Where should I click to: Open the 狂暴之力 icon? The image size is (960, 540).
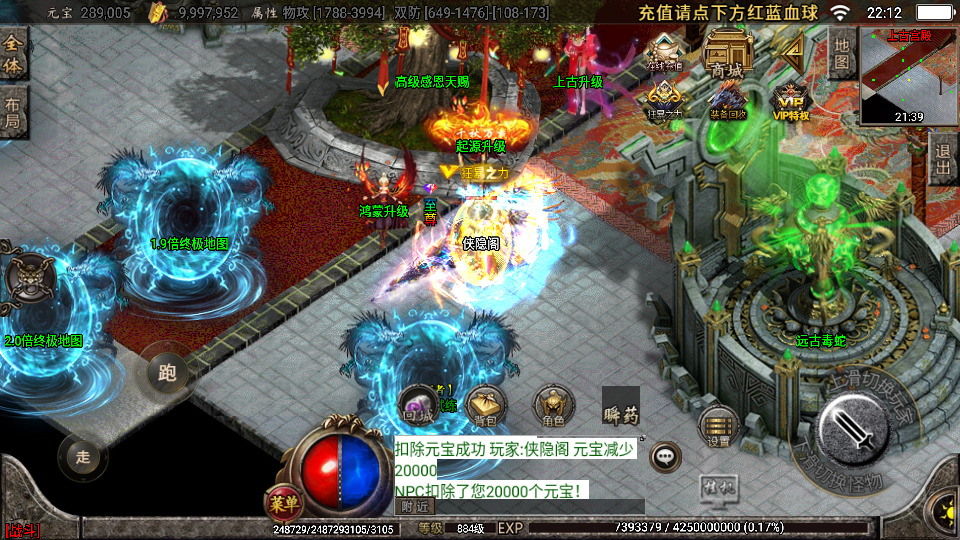pyautogui.click(x=664, y=100)
